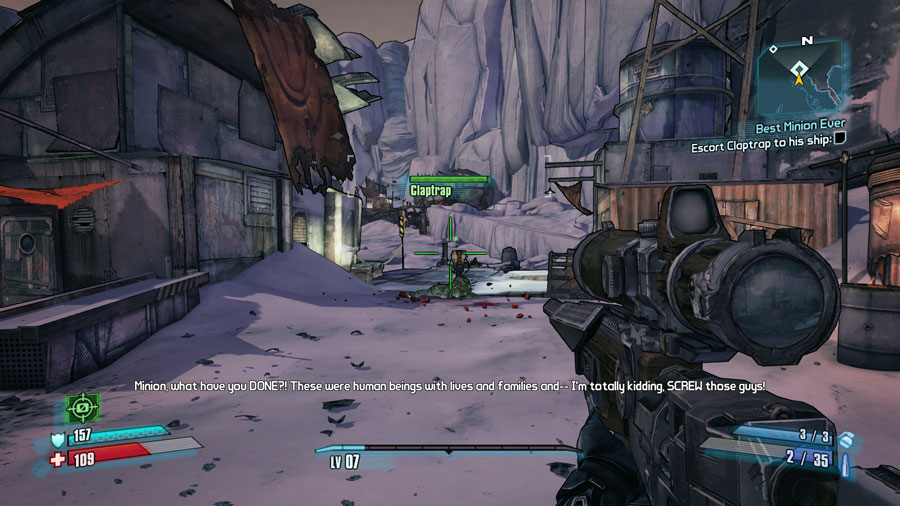Select the Best Minion Ever quest title
900x506 pixels.
(x=799, y=129)
